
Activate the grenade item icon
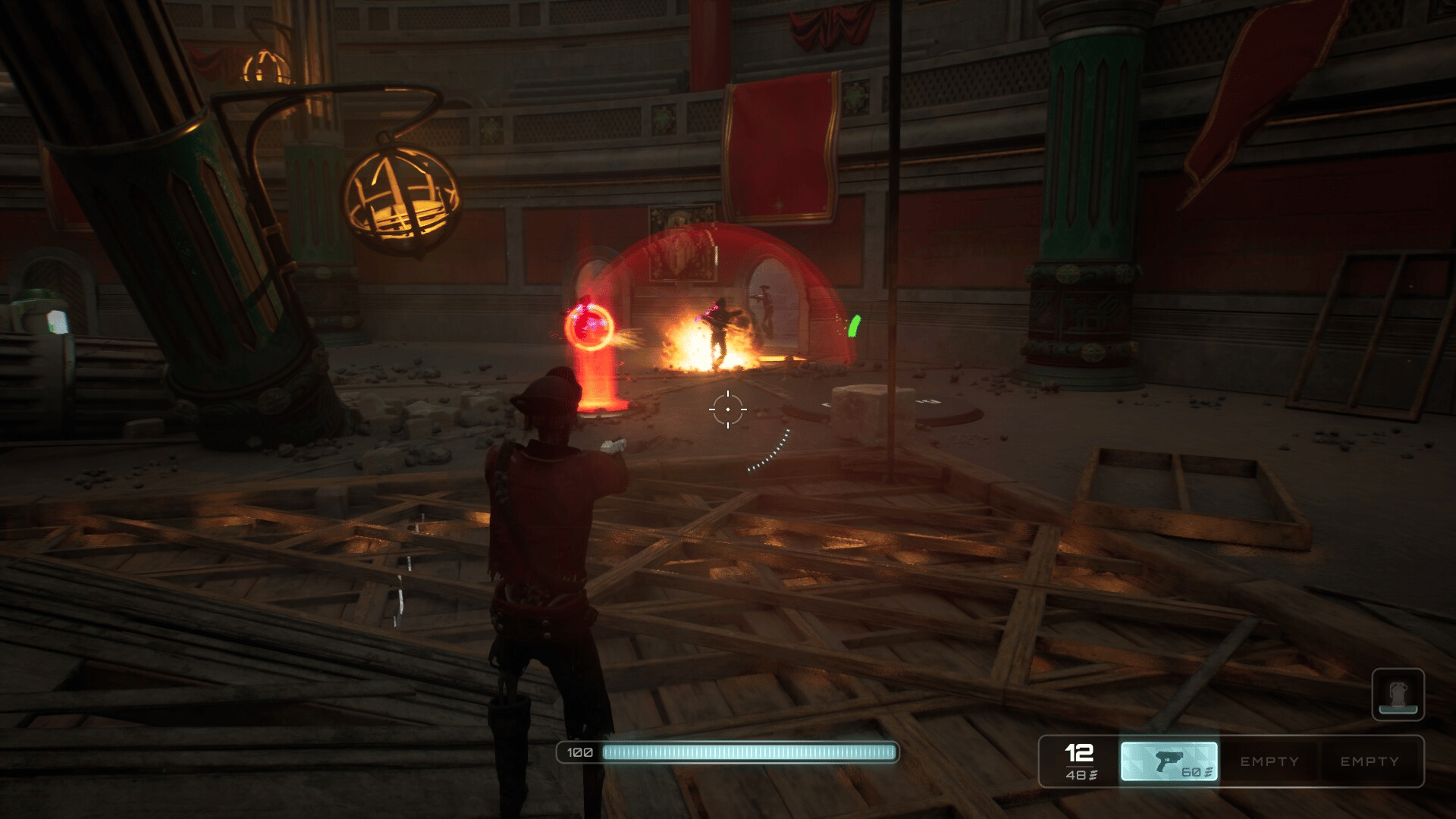click(1398, 694)
